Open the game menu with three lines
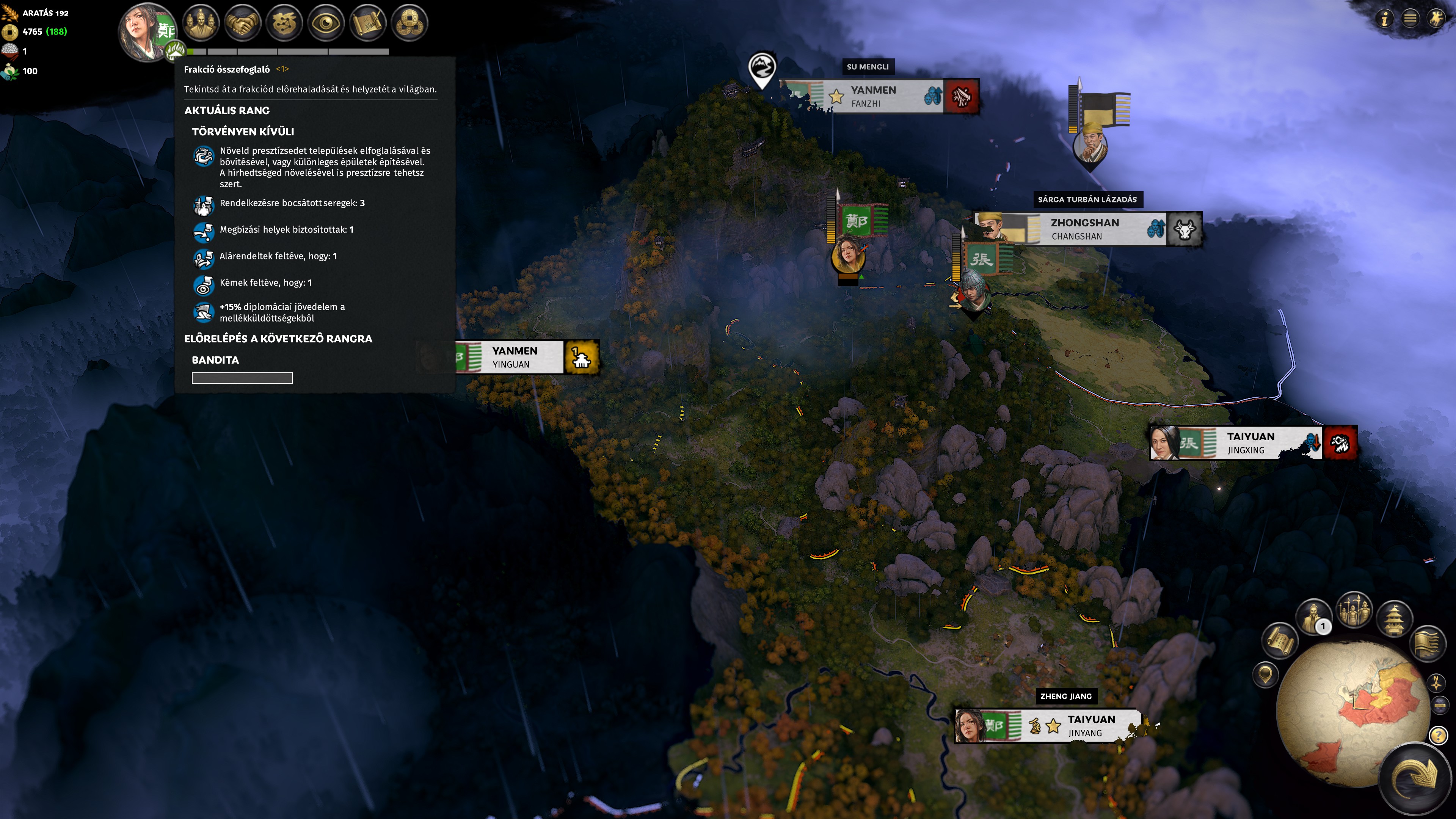Screen dimensions: 1456x819 click(1410, 19)
